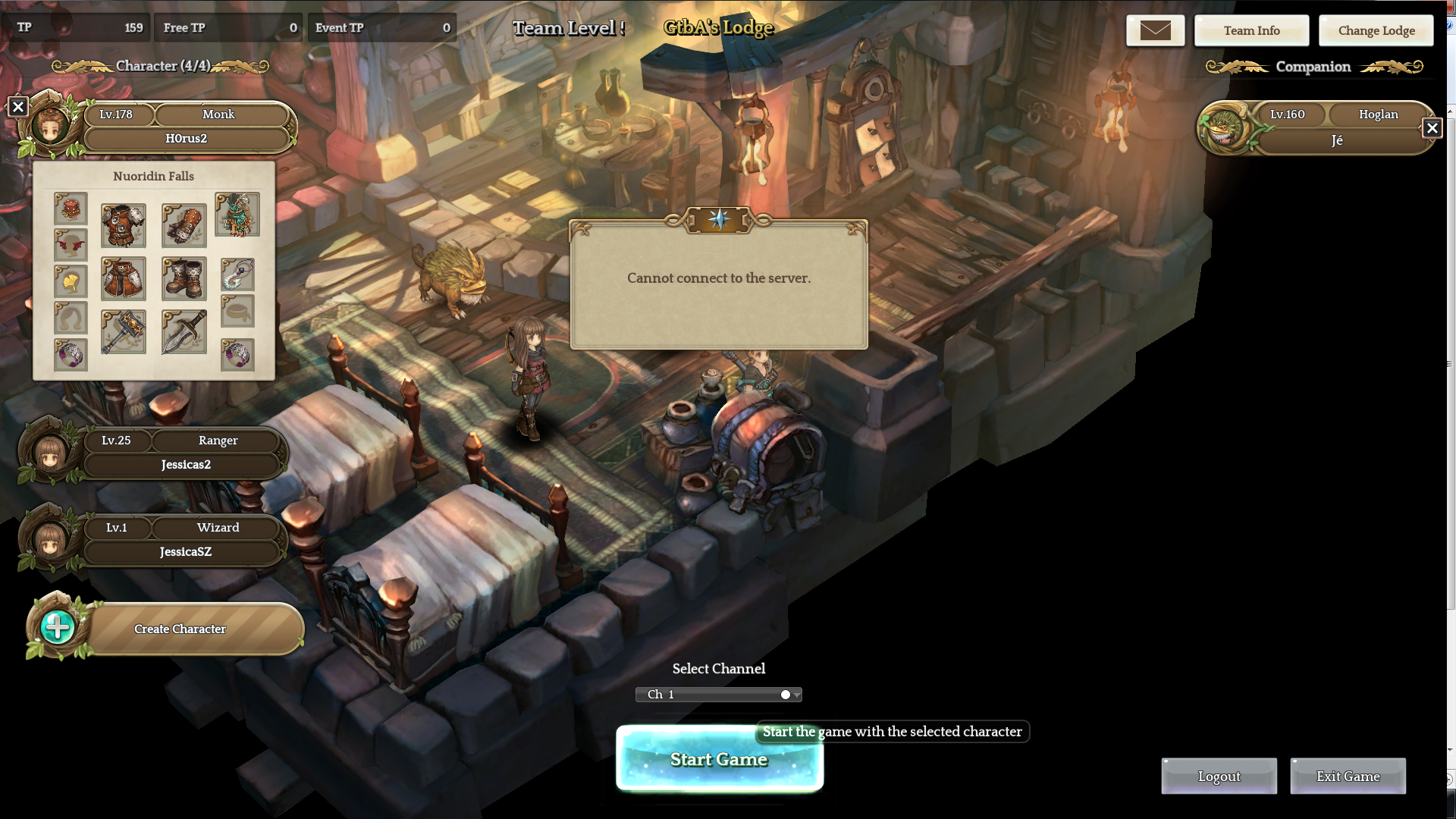Start the game with the selected character

[x=719, y=760]
